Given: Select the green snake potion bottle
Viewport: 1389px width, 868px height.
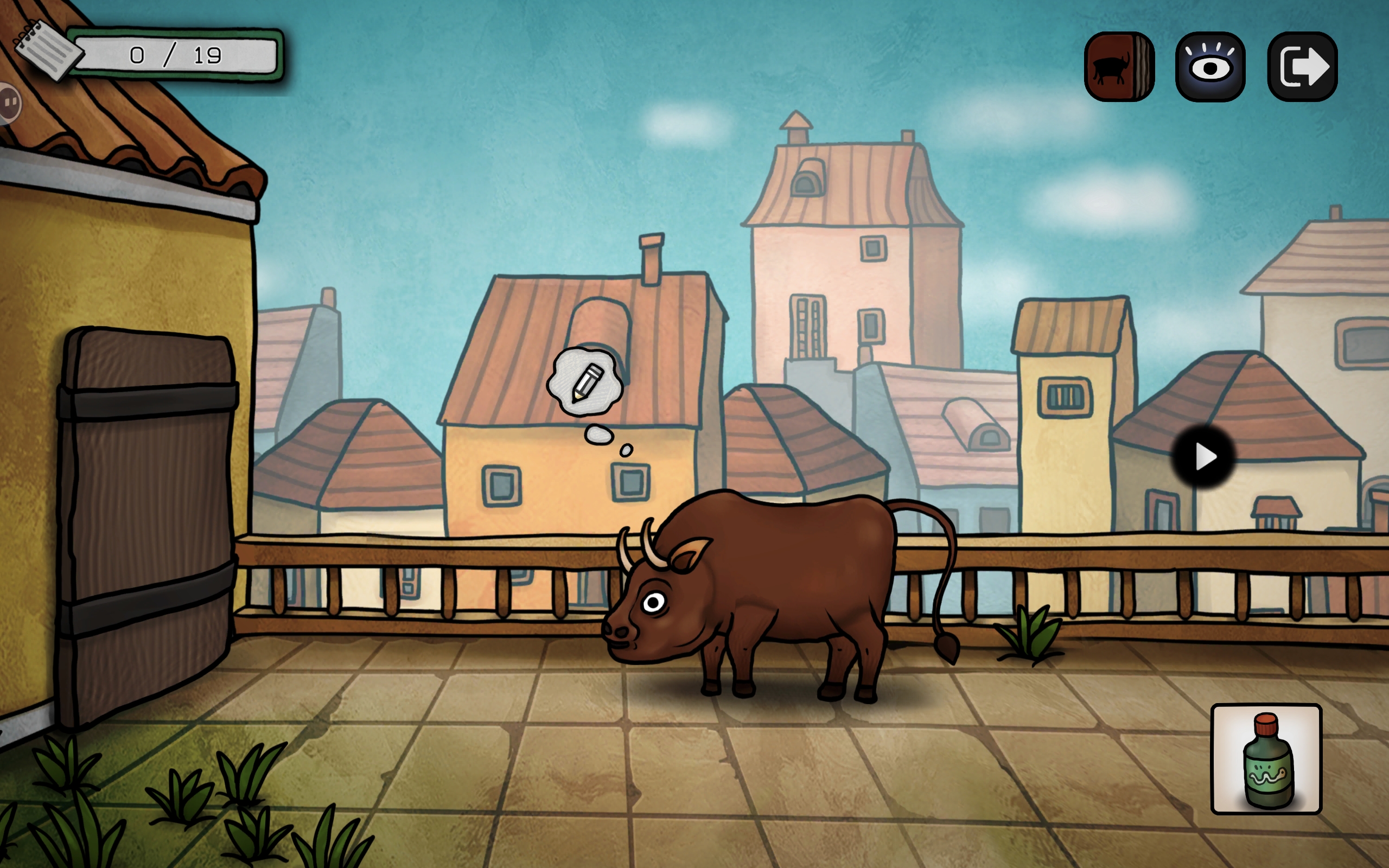Looking at the screenshot, I should [1266, 758].
